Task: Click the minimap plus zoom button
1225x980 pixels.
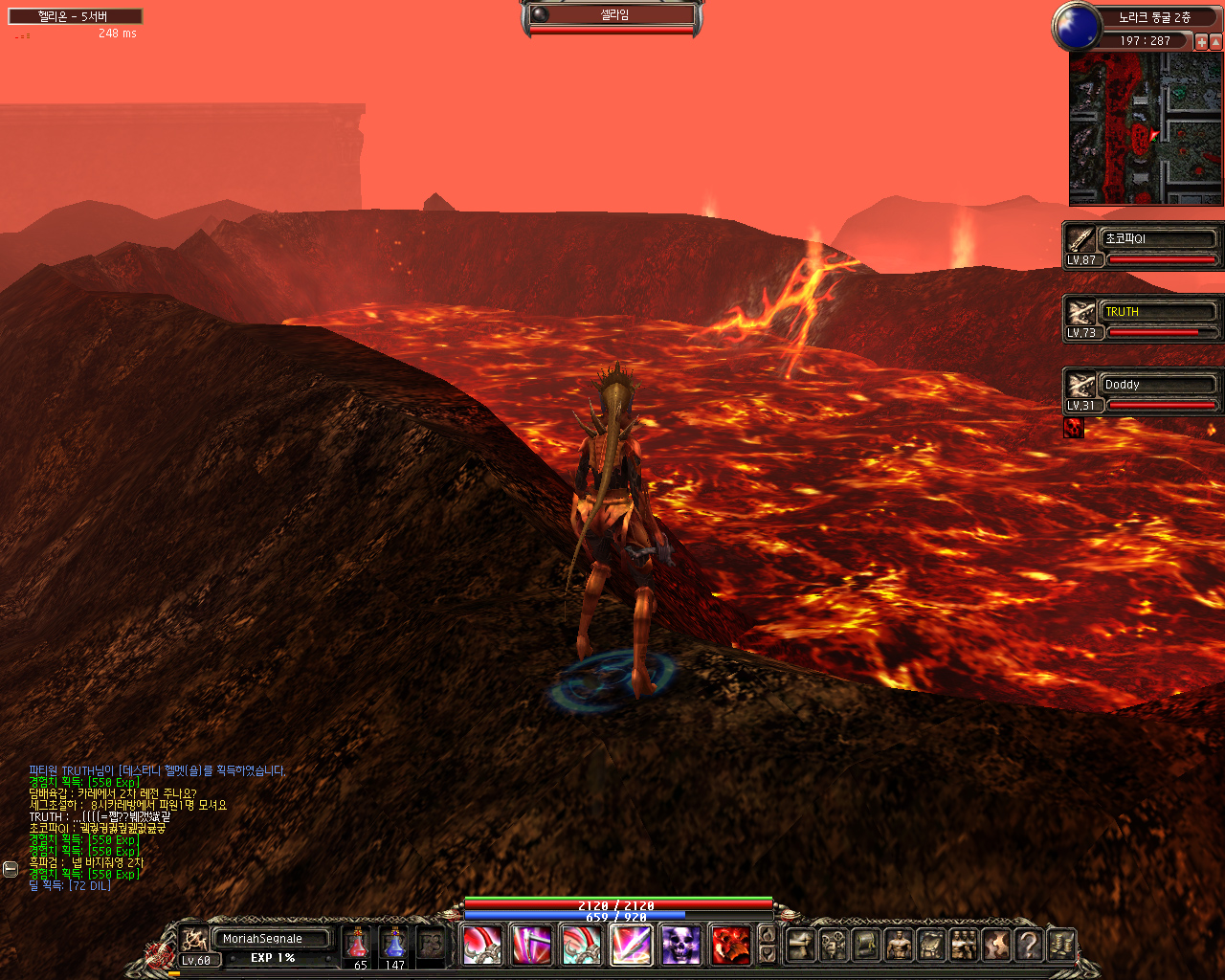Action: pyautogui.click(x=1202, y=42)
